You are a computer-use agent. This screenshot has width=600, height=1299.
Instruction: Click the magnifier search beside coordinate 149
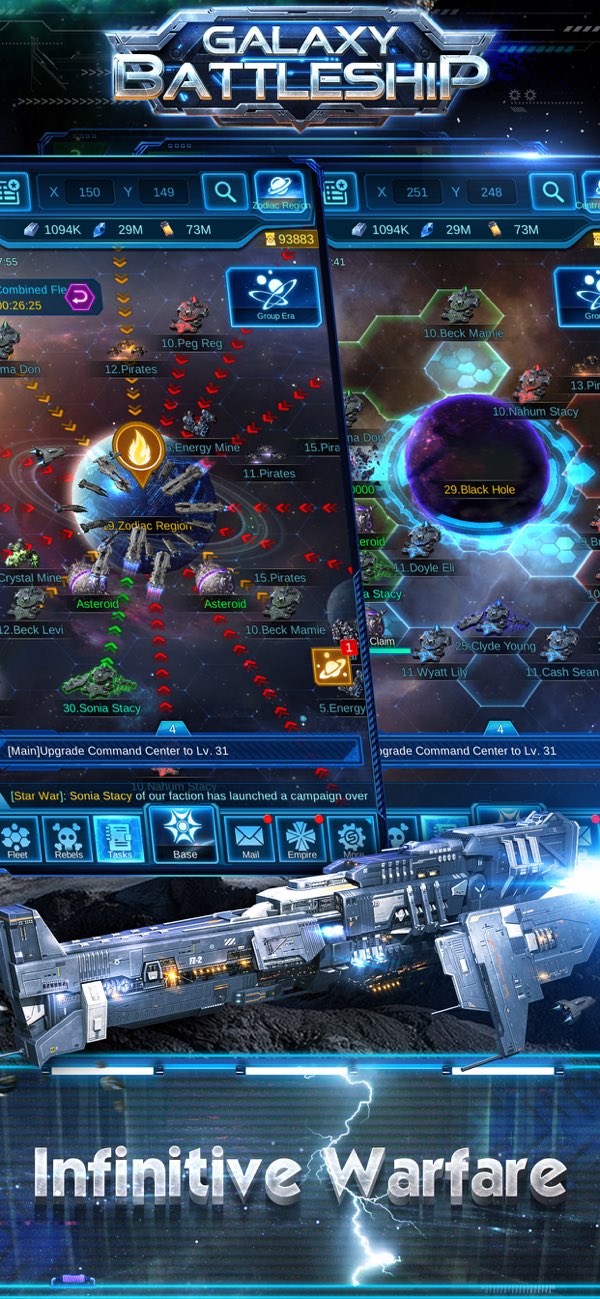[x=225, y=191]
